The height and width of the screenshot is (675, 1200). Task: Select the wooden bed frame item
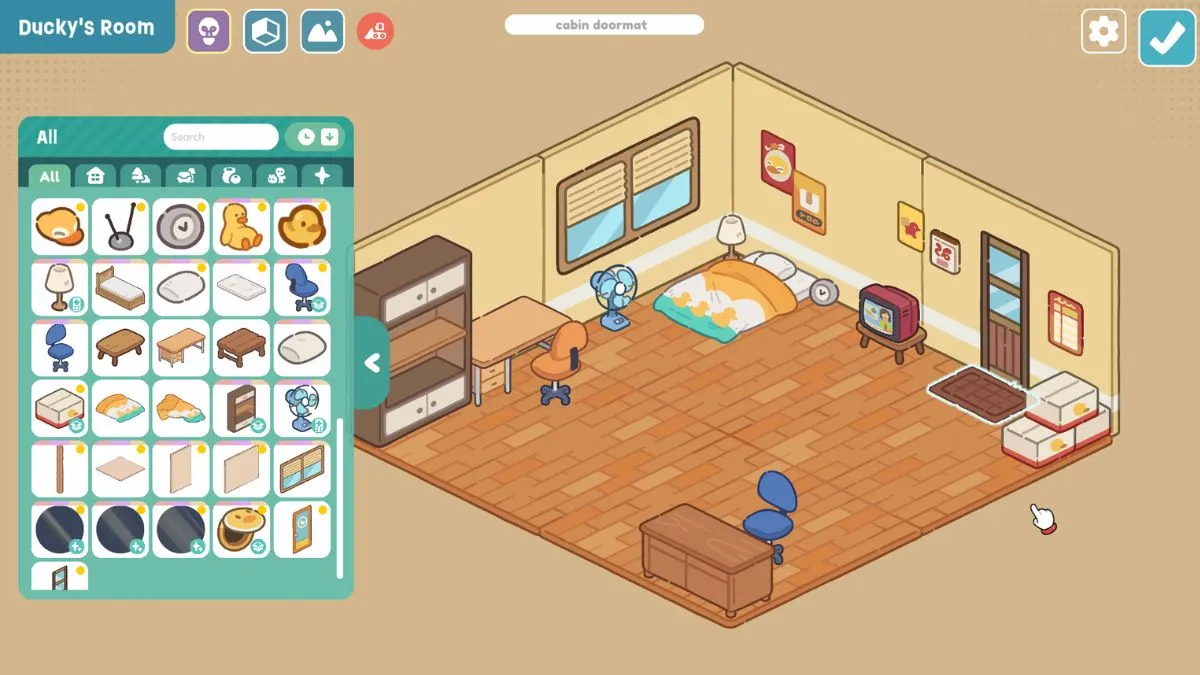[x=120, y=287]
